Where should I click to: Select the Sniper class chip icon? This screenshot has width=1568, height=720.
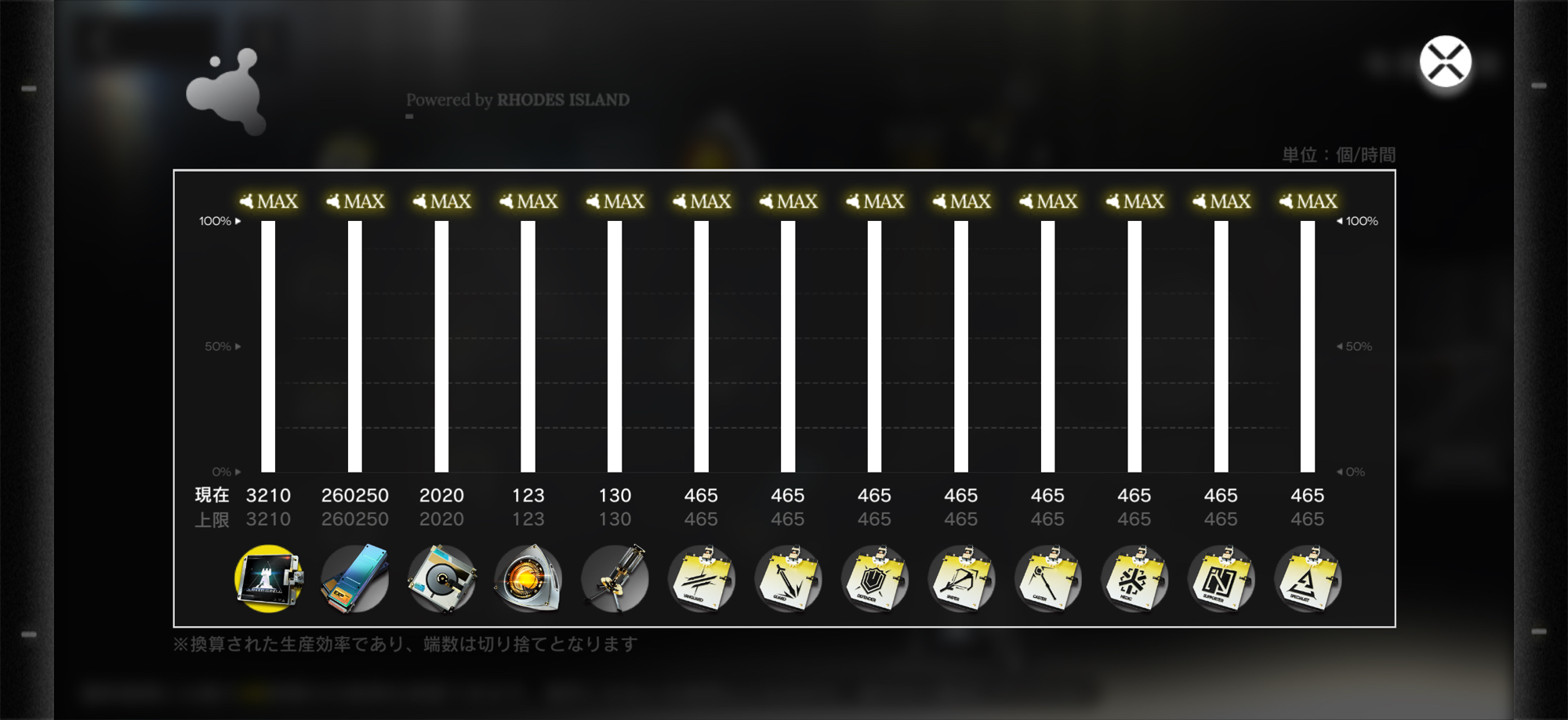coord(961,579)
